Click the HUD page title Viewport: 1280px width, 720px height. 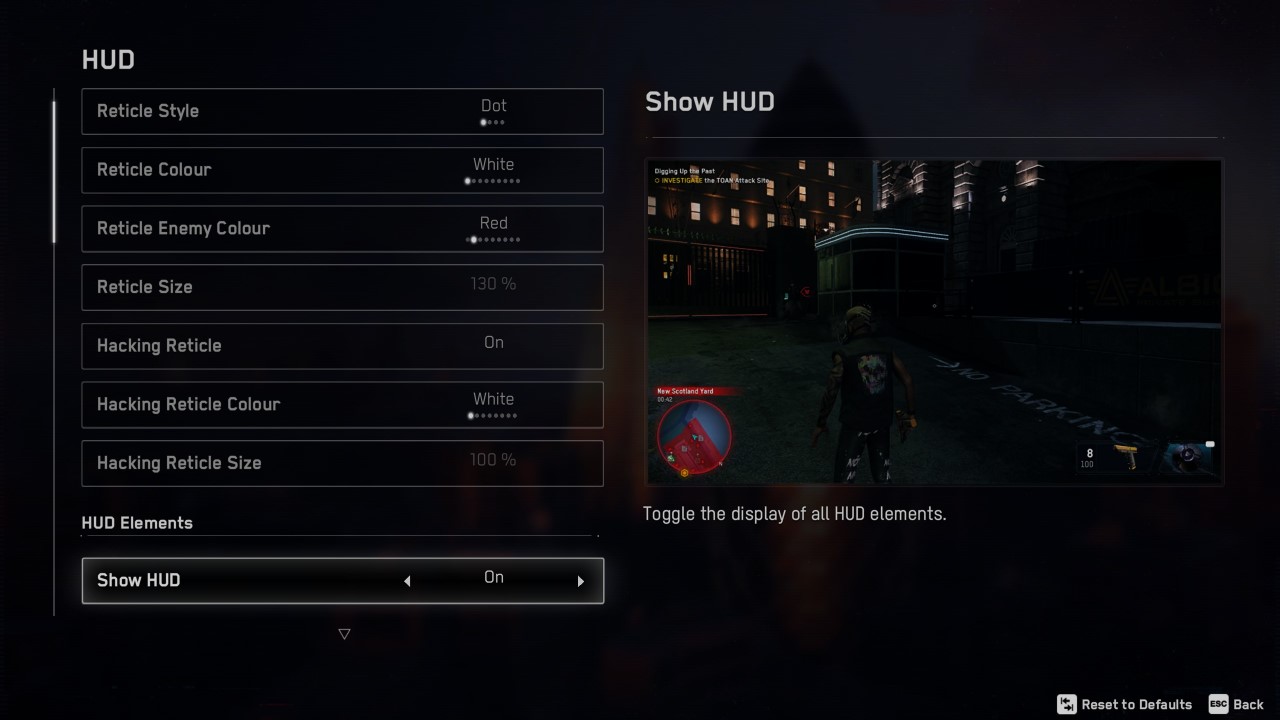click(x=107, y=60)
